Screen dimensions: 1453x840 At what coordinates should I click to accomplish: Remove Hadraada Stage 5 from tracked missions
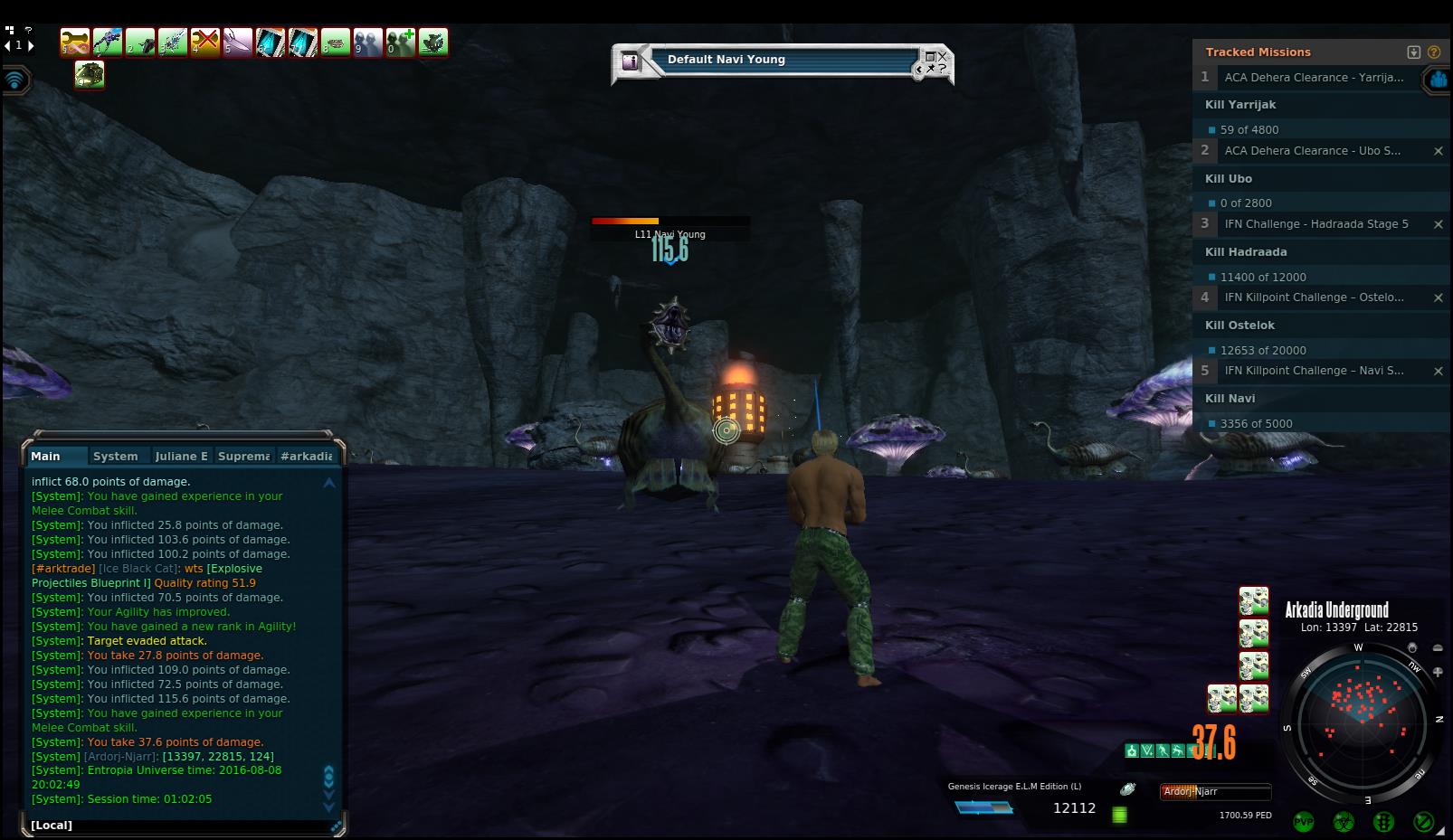click(1438, 224)
